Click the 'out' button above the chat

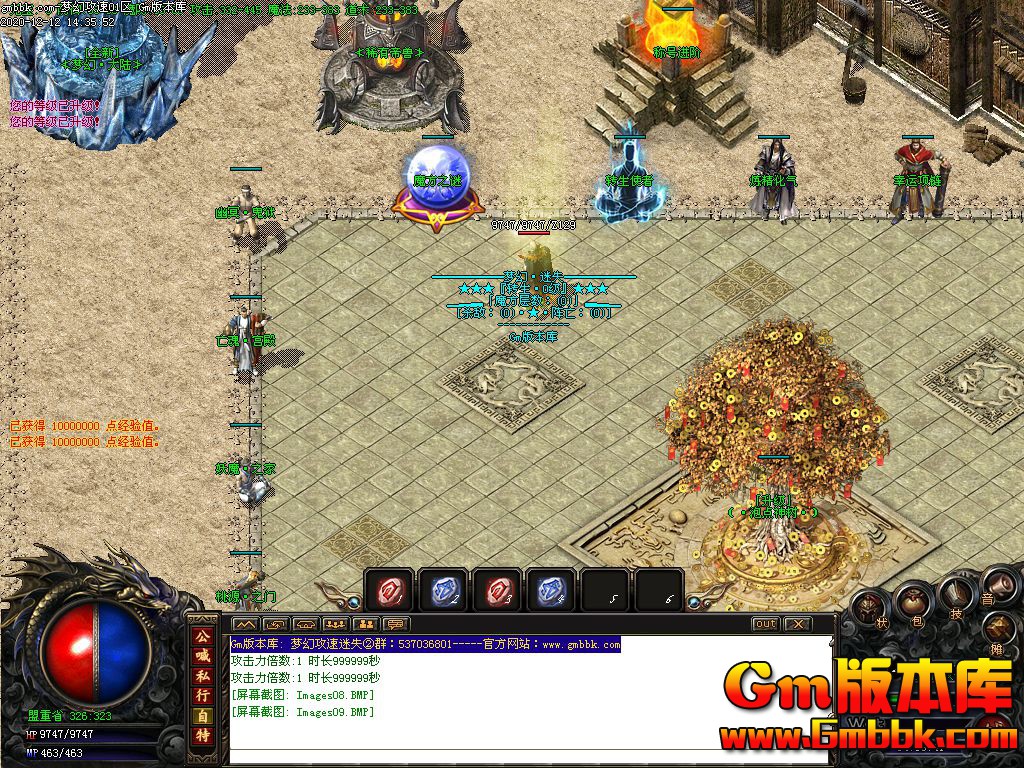[x=765, y=624]
